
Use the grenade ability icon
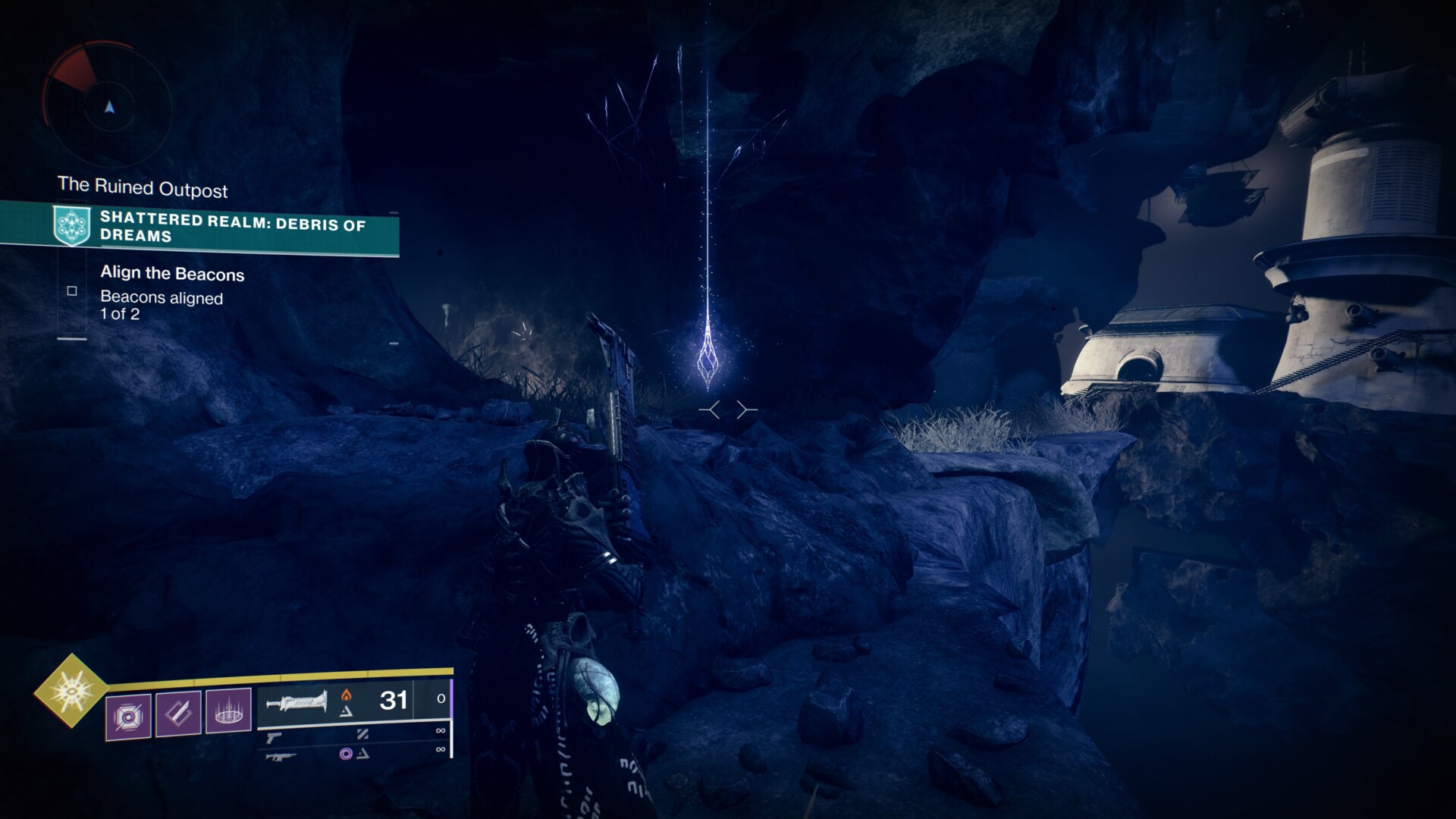[128, 715]
